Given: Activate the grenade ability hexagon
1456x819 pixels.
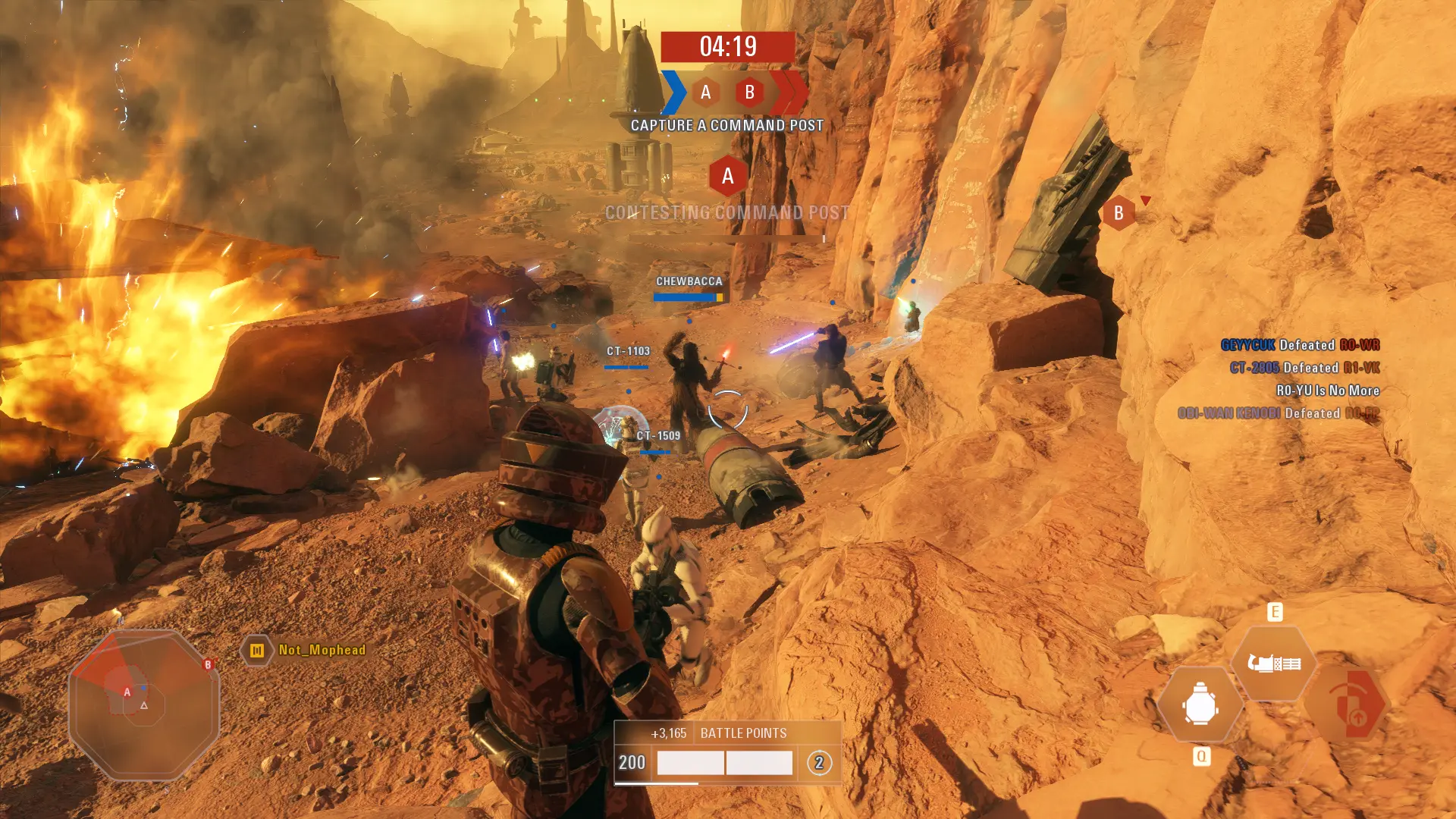Looking at the screenshot, I should 1200,706.
